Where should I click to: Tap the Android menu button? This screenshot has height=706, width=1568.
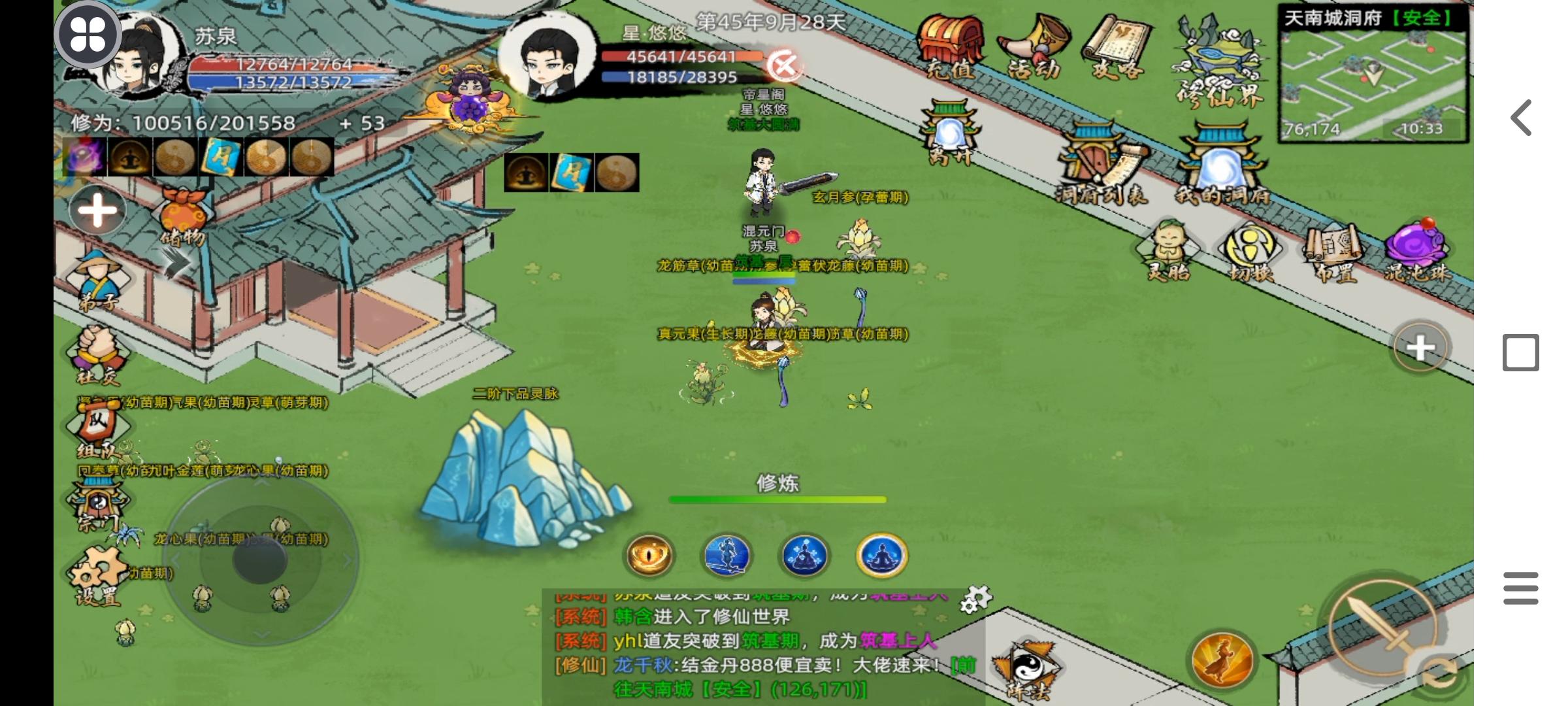(x=1520, y=588)
